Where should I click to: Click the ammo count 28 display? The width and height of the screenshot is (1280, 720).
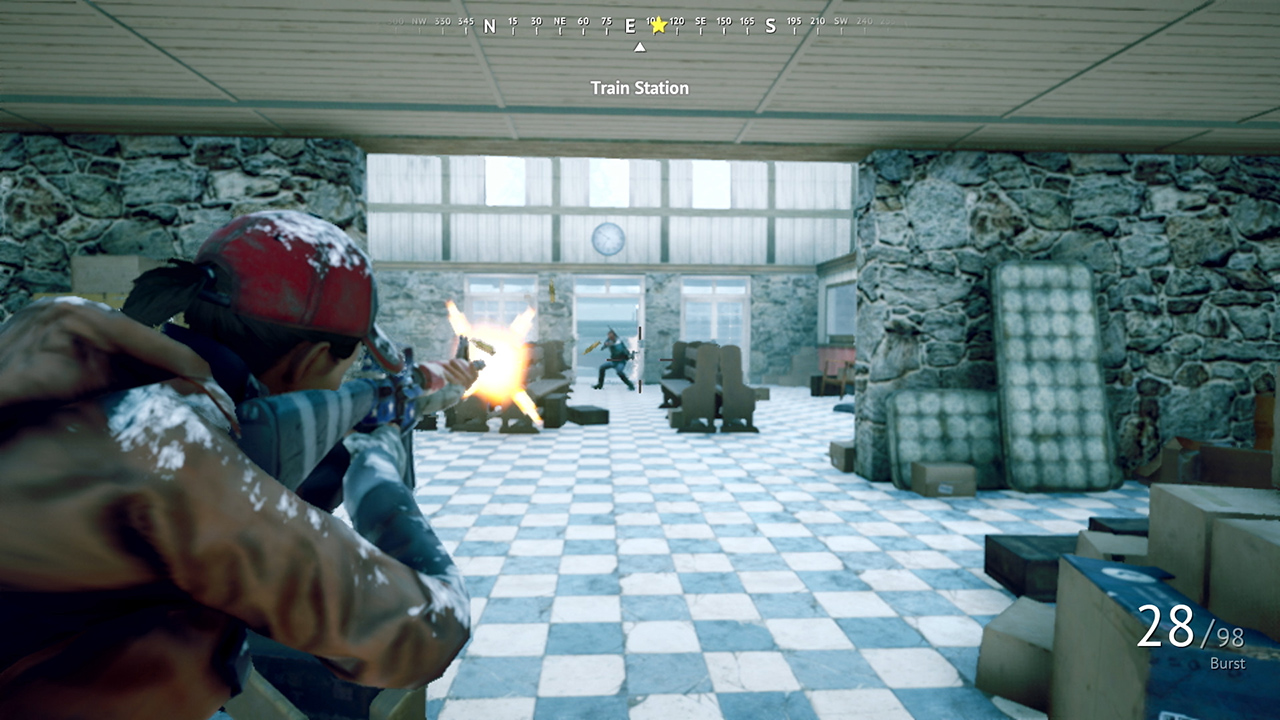point(1166,628)
